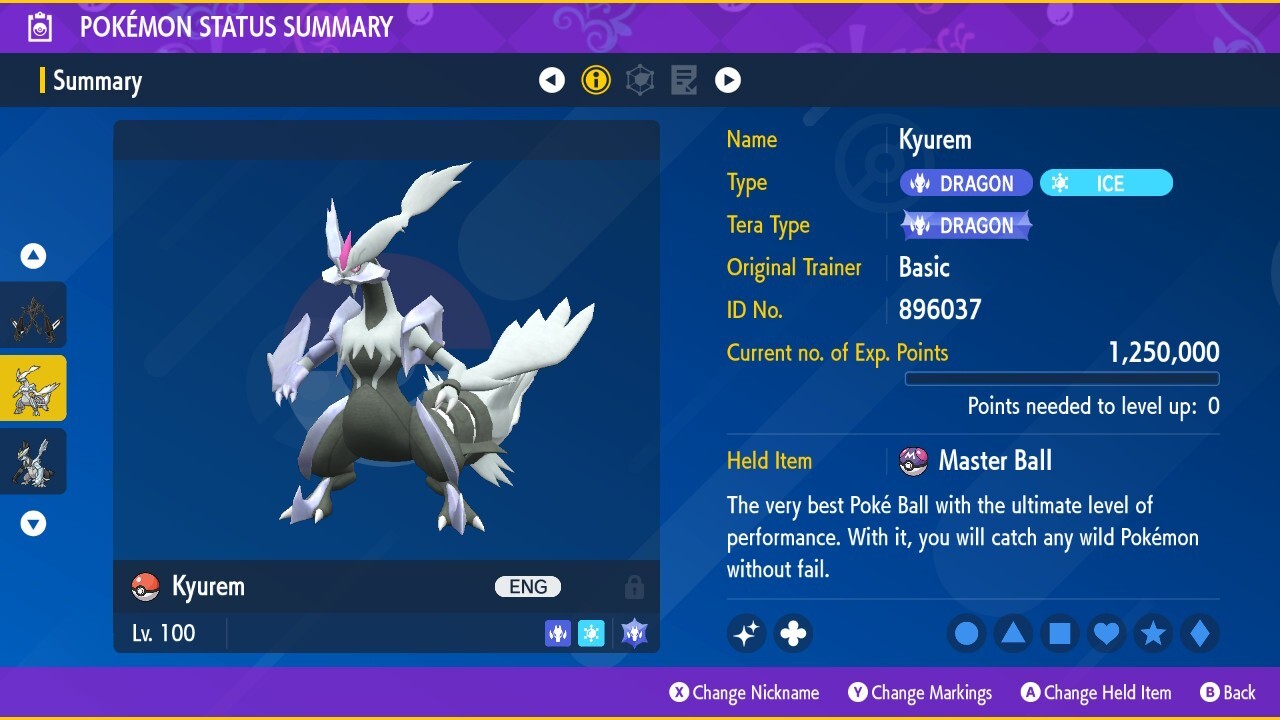Toggle the triangle marking
This screenshot has width=1280, height=720.
[1013, 633]
